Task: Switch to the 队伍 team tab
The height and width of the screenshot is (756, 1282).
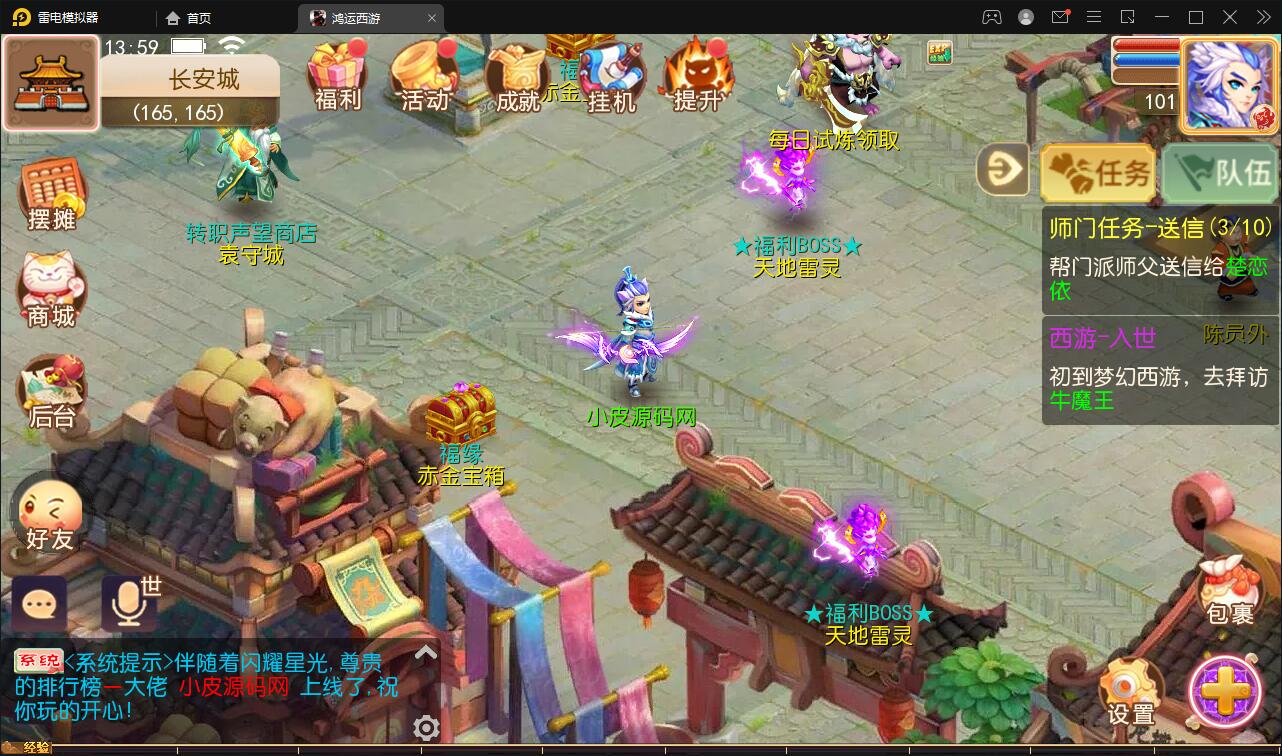Action: 1219,172
